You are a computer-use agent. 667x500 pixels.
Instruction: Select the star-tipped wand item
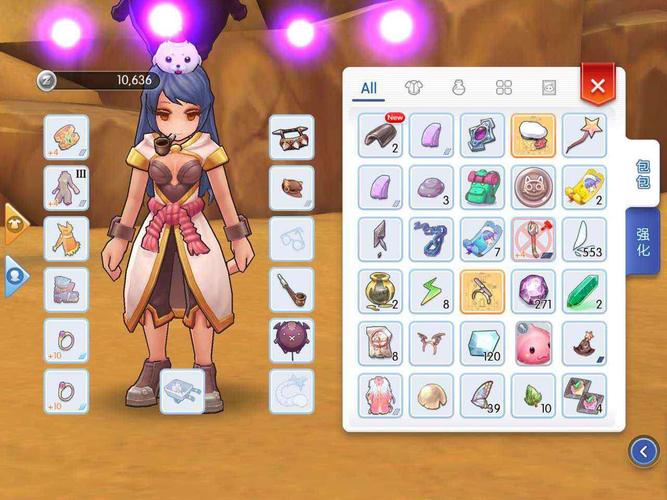tap(584, 134)
